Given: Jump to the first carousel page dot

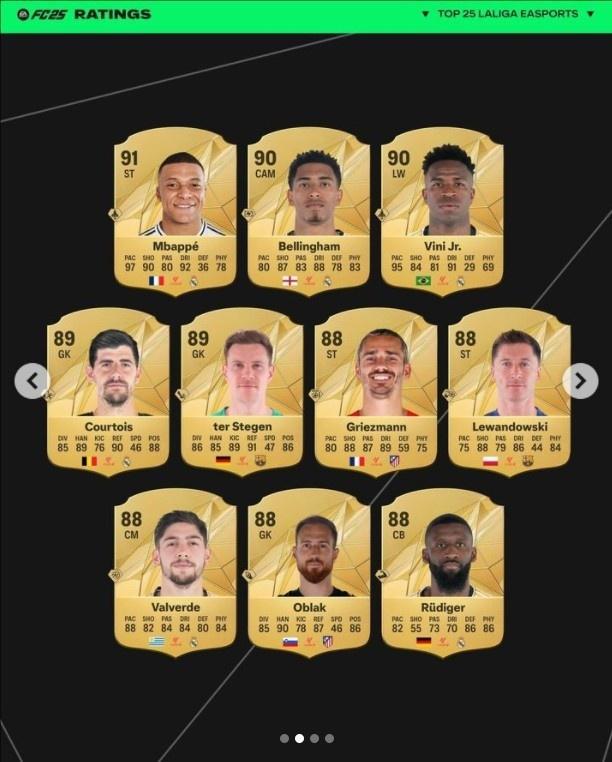Looking at the screenshot, I should coord(284,738).
